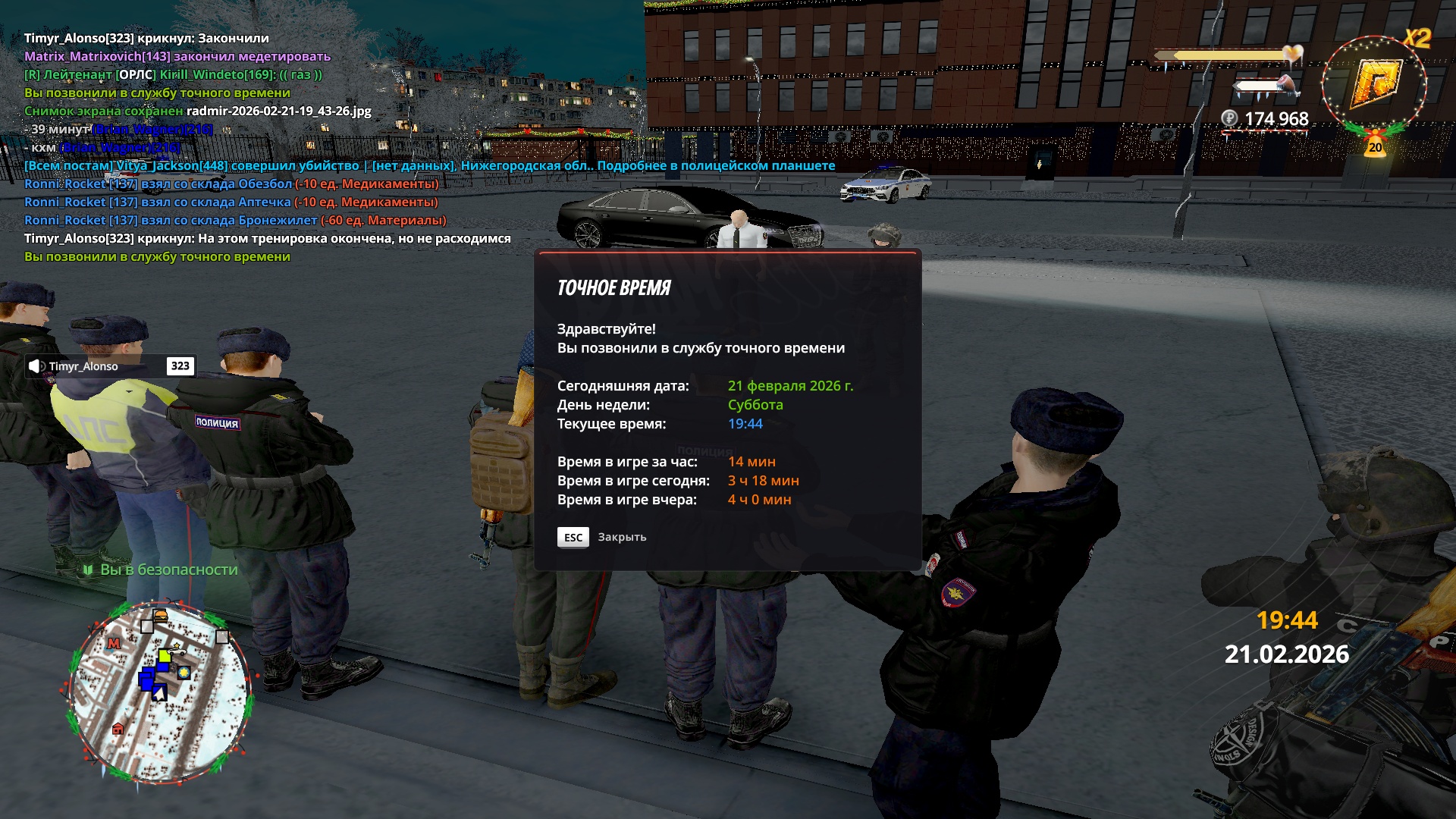Open the circular minimap
The height and width of the screenshot is (819, 1456).
coord(159,690)
